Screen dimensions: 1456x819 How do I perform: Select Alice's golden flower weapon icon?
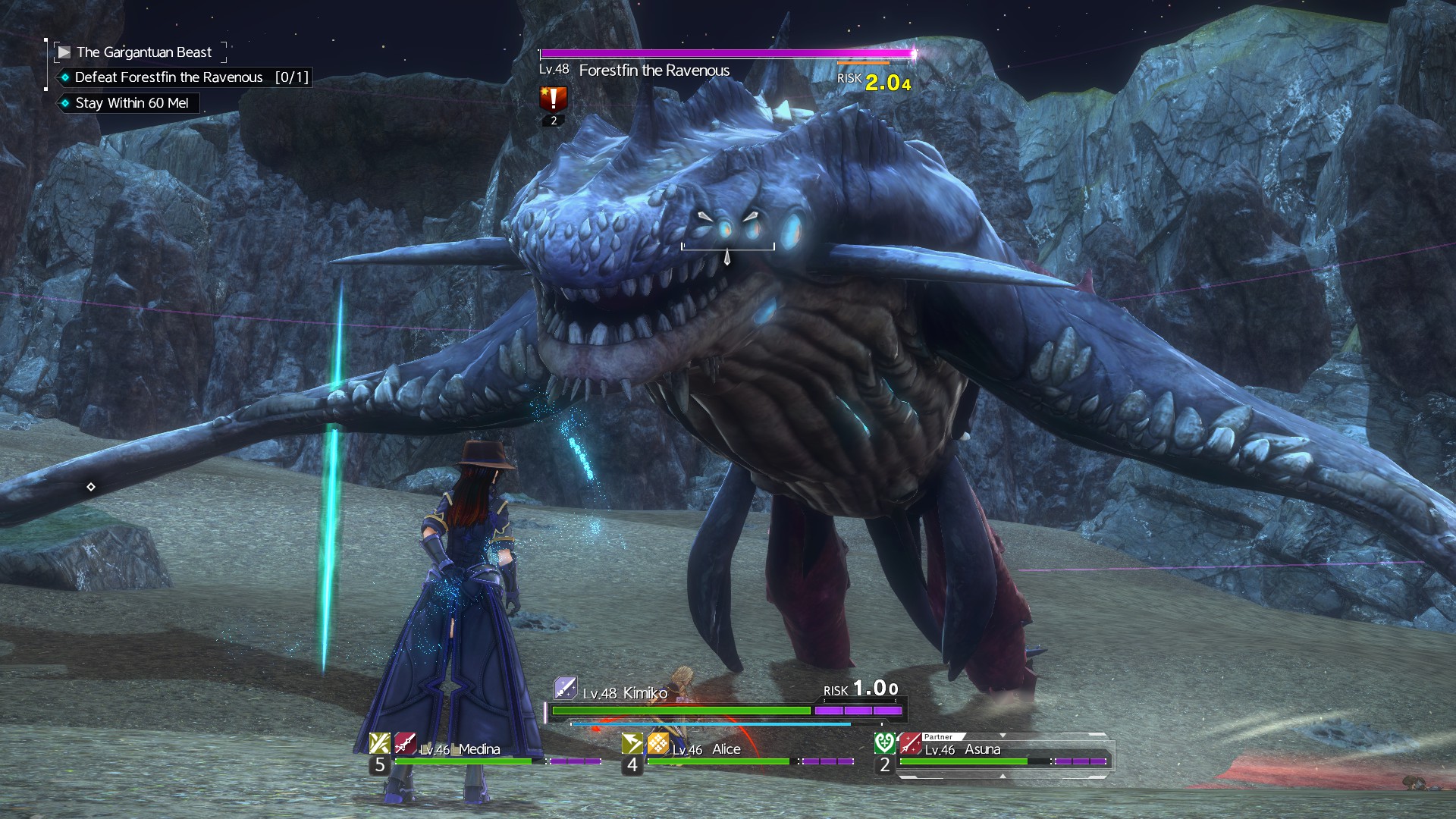point(658,743)
